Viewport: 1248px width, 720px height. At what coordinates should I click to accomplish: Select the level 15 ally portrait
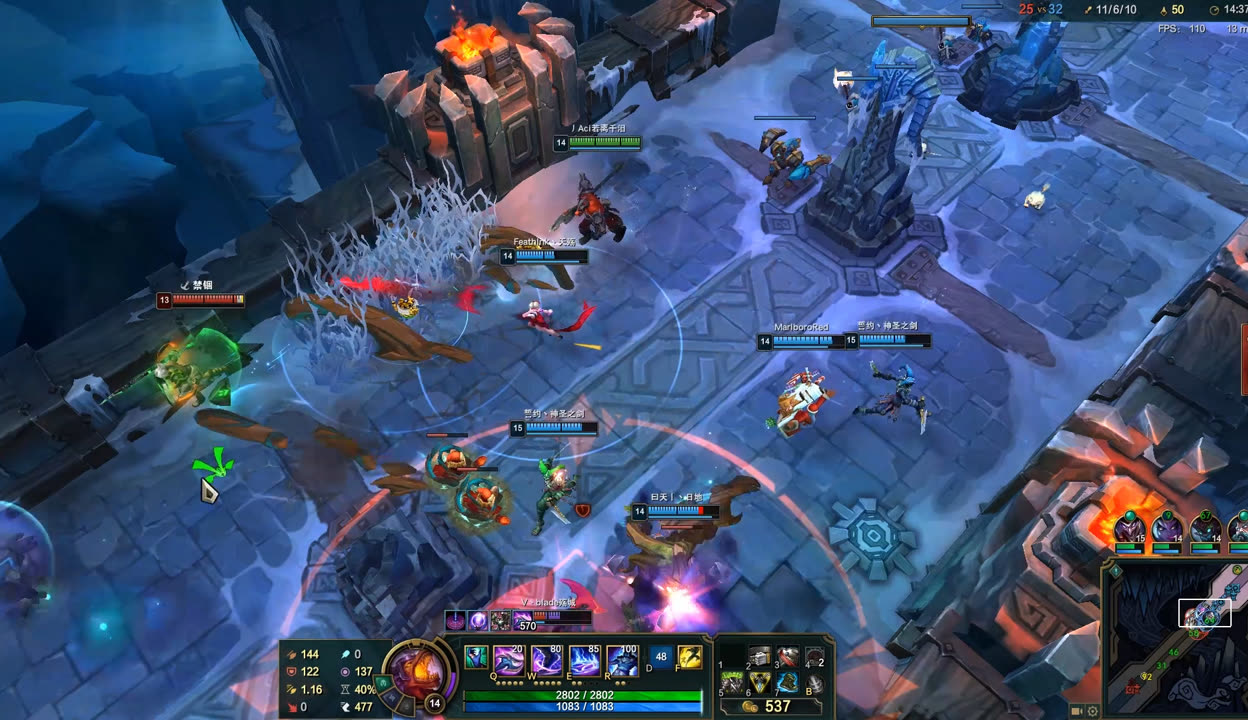coord(1130,527)
